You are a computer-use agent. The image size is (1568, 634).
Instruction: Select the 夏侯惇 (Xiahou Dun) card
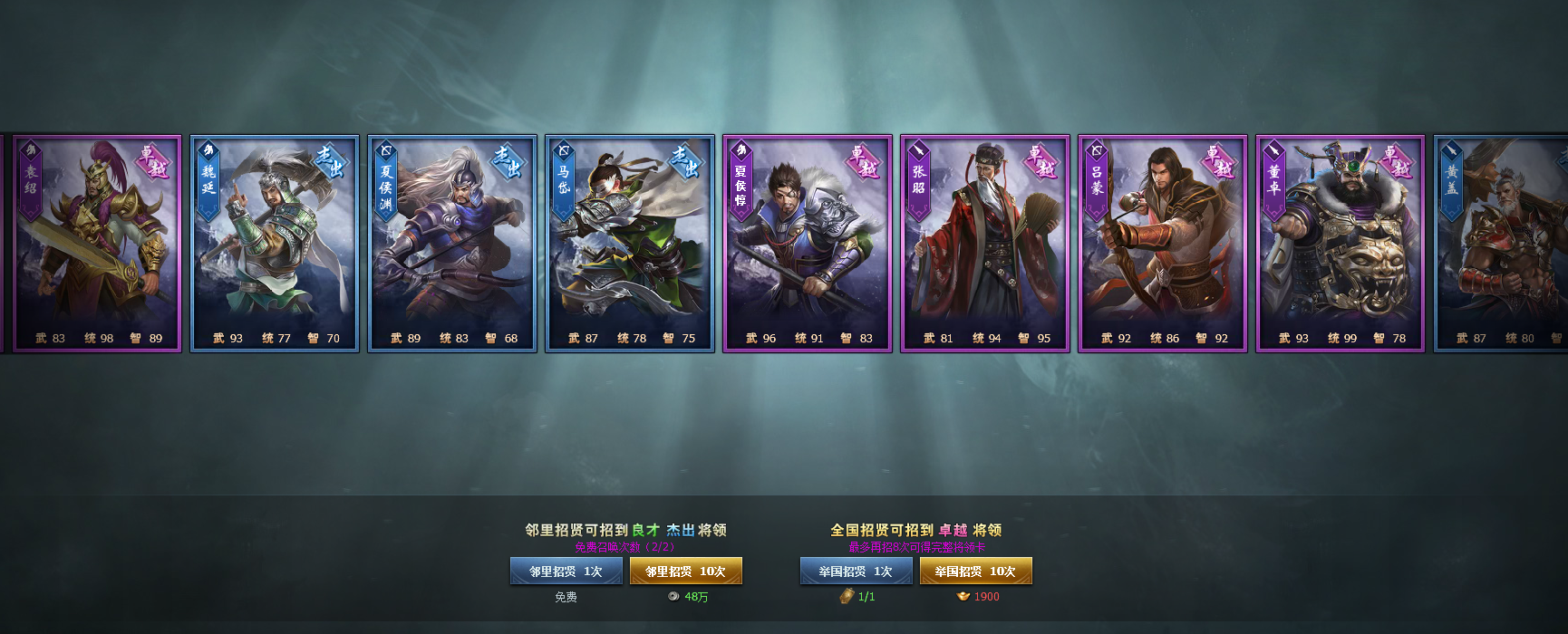pyautogui.click(x=808, y=244)
